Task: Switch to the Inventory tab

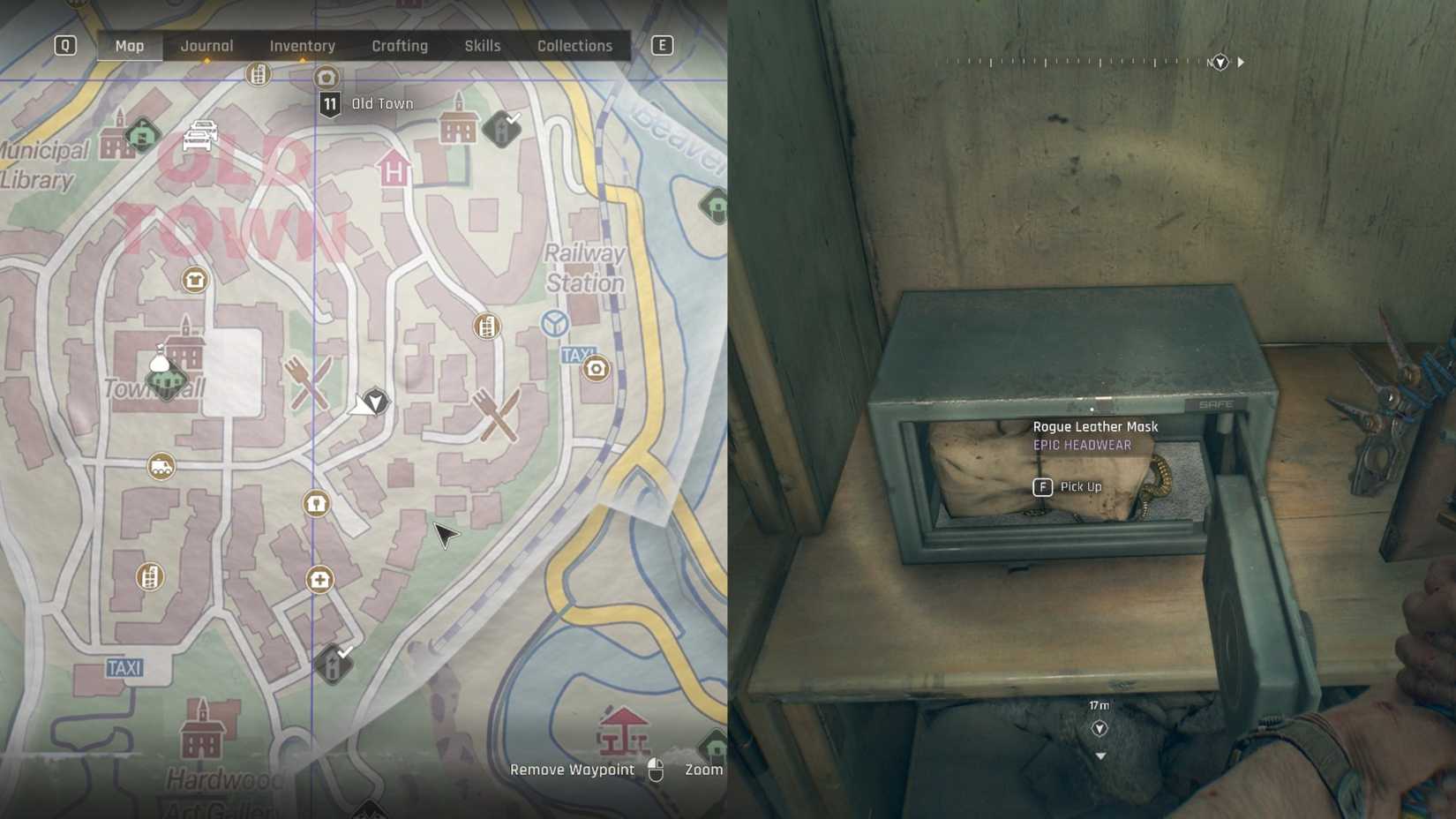Action: 302,45
